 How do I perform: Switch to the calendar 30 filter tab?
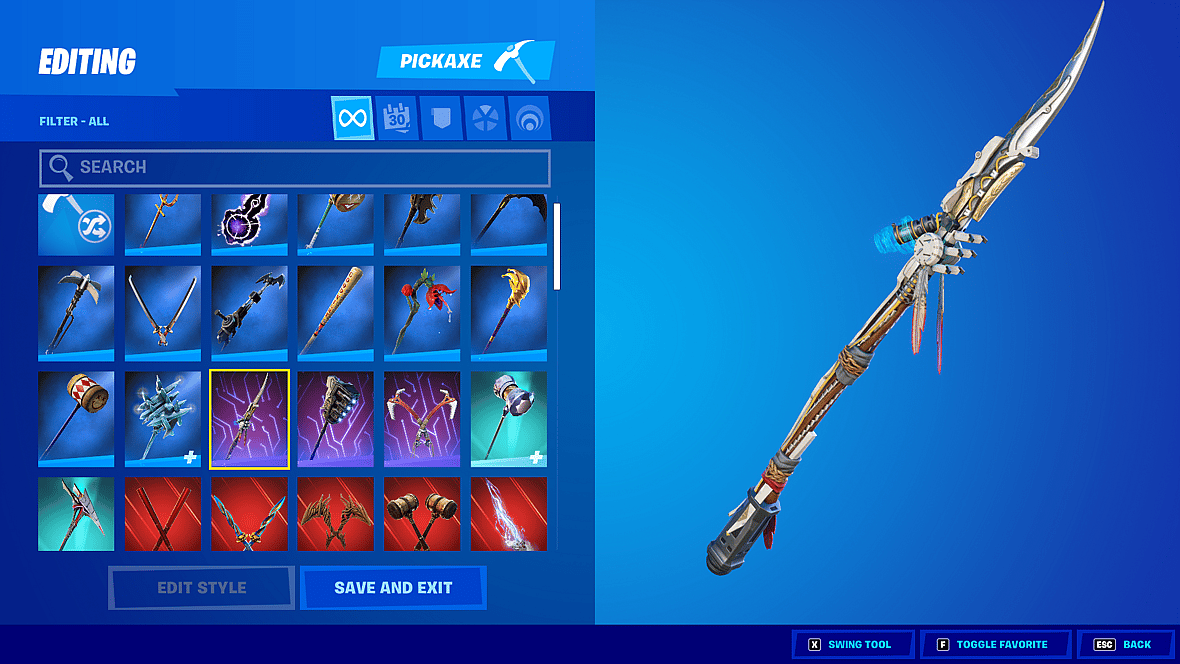click(x=397, y=119)
